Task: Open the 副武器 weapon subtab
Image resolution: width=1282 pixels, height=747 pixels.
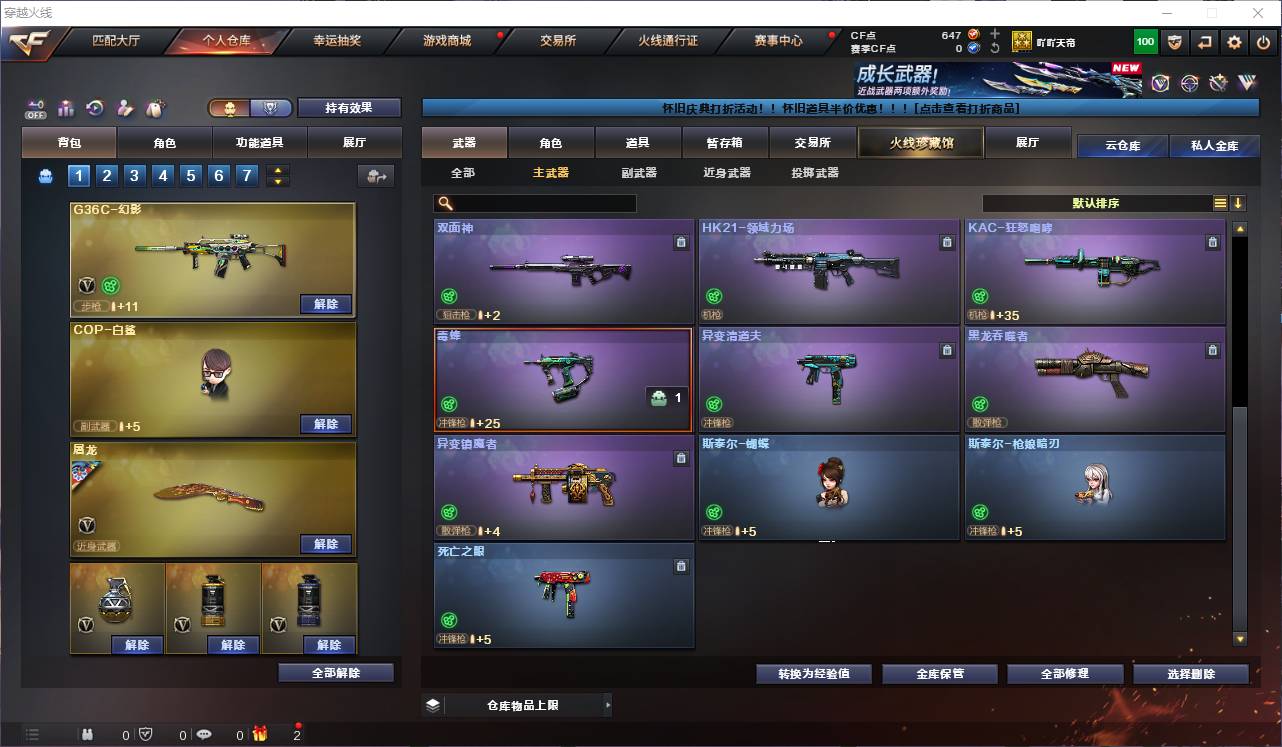Action: click(x=641, y=172)
